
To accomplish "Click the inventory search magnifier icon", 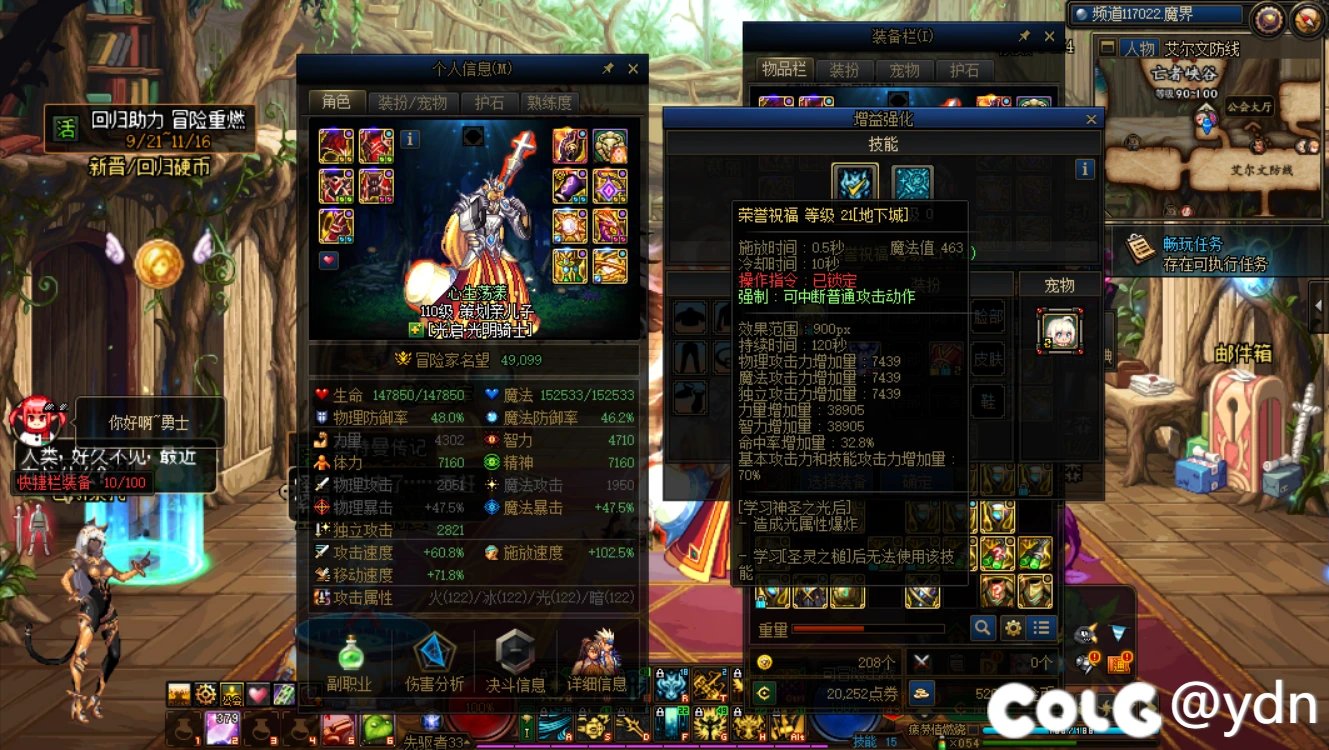I will click(x=982, y=627).
